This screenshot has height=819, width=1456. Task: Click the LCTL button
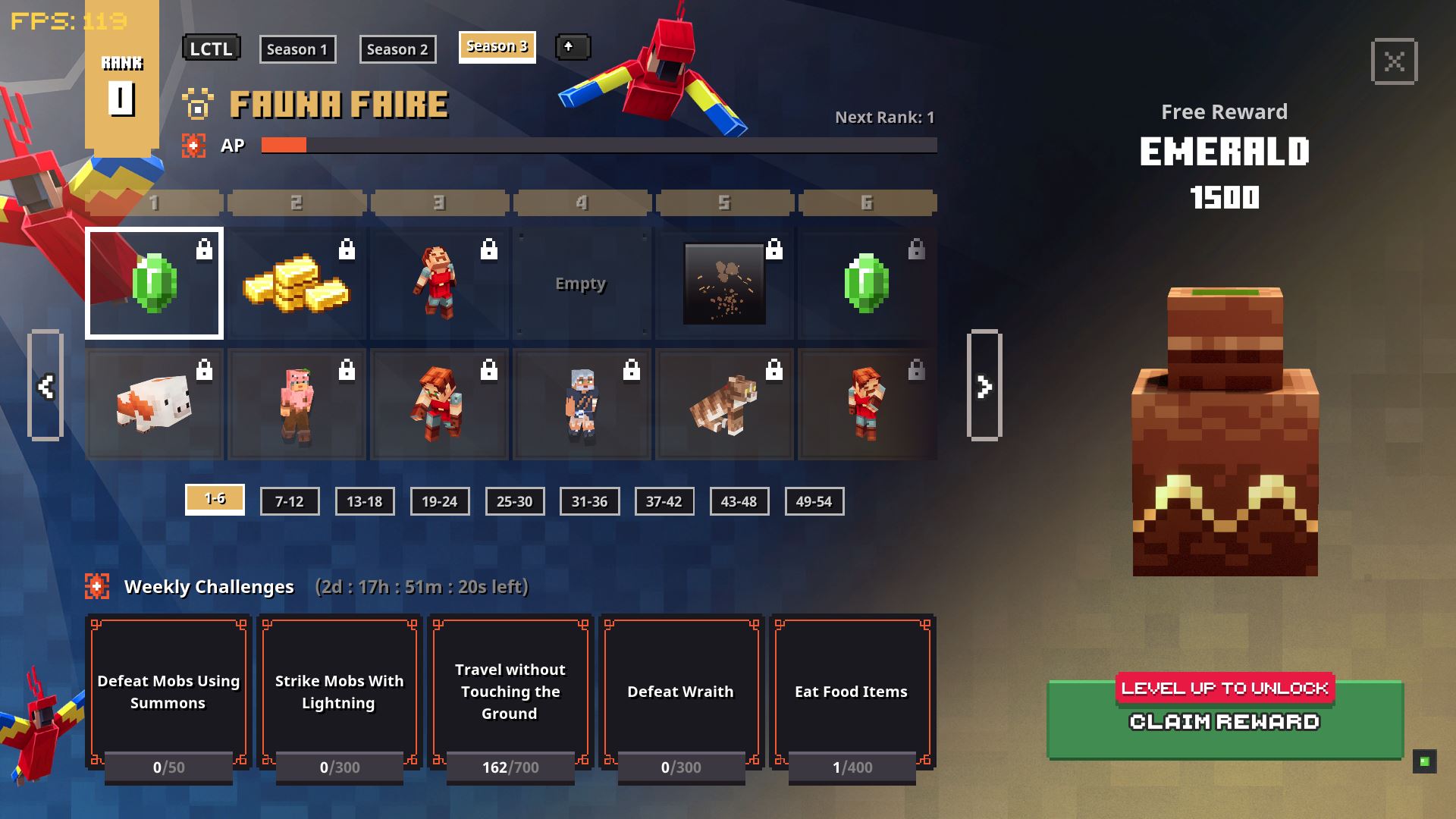pos(211,48)
